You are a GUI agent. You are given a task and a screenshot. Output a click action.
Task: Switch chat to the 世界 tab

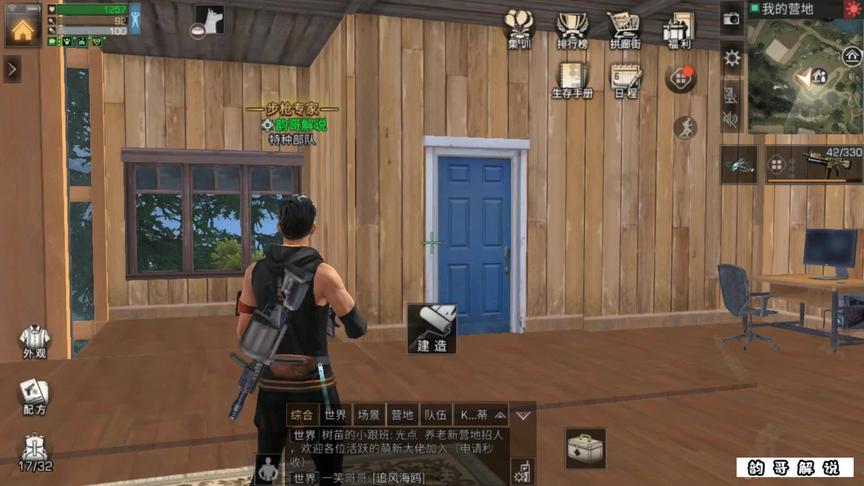(x=335, y=415)
